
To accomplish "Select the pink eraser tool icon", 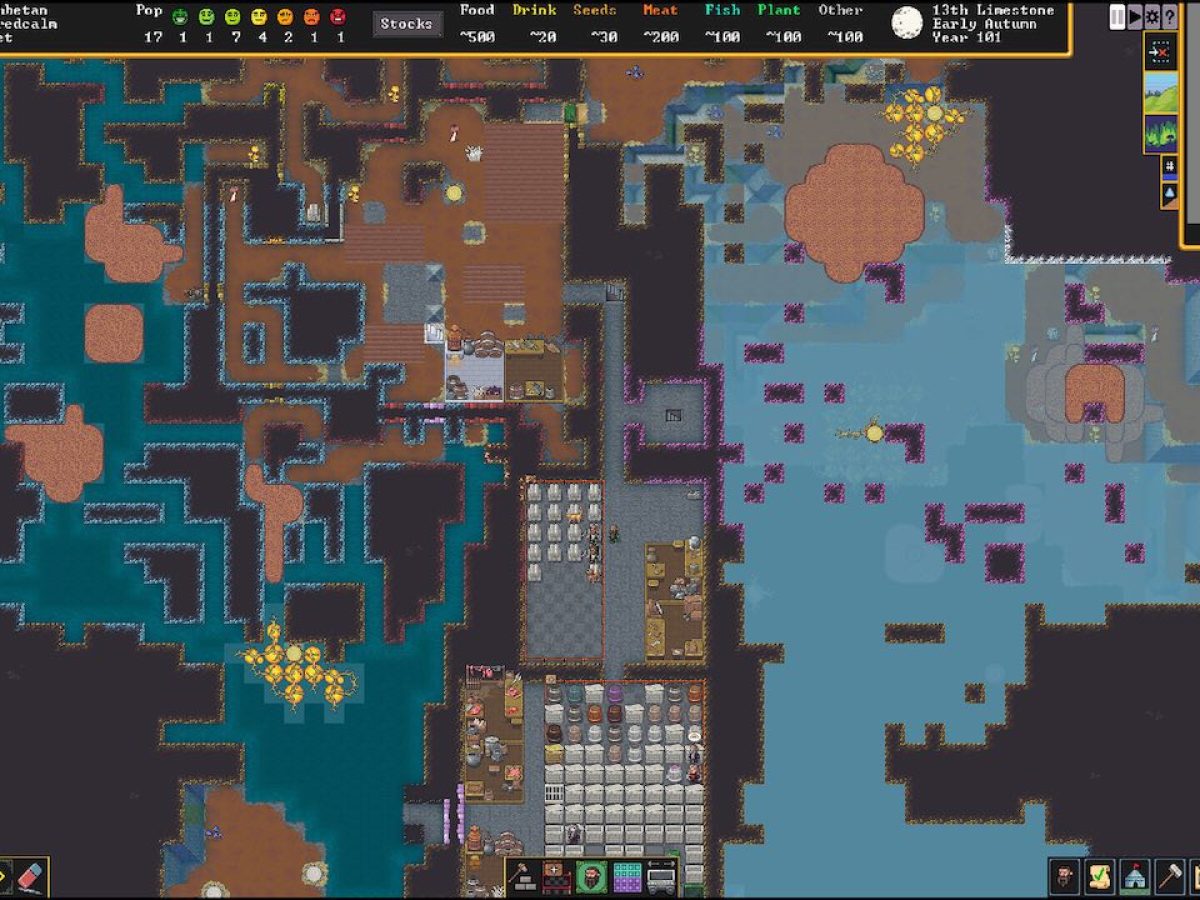I will point(30,877).
